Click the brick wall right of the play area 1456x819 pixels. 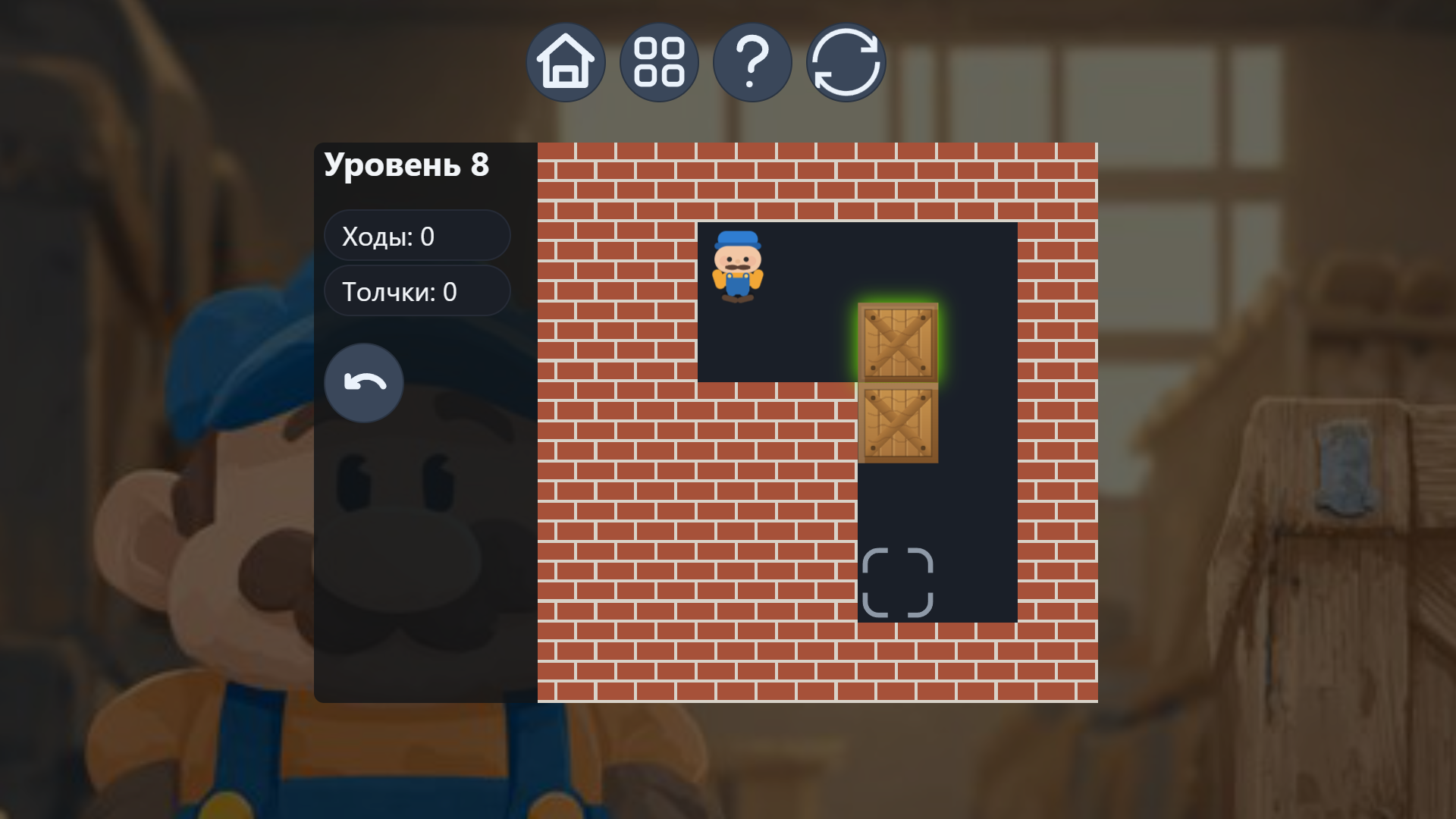[x=1058, y=417]
